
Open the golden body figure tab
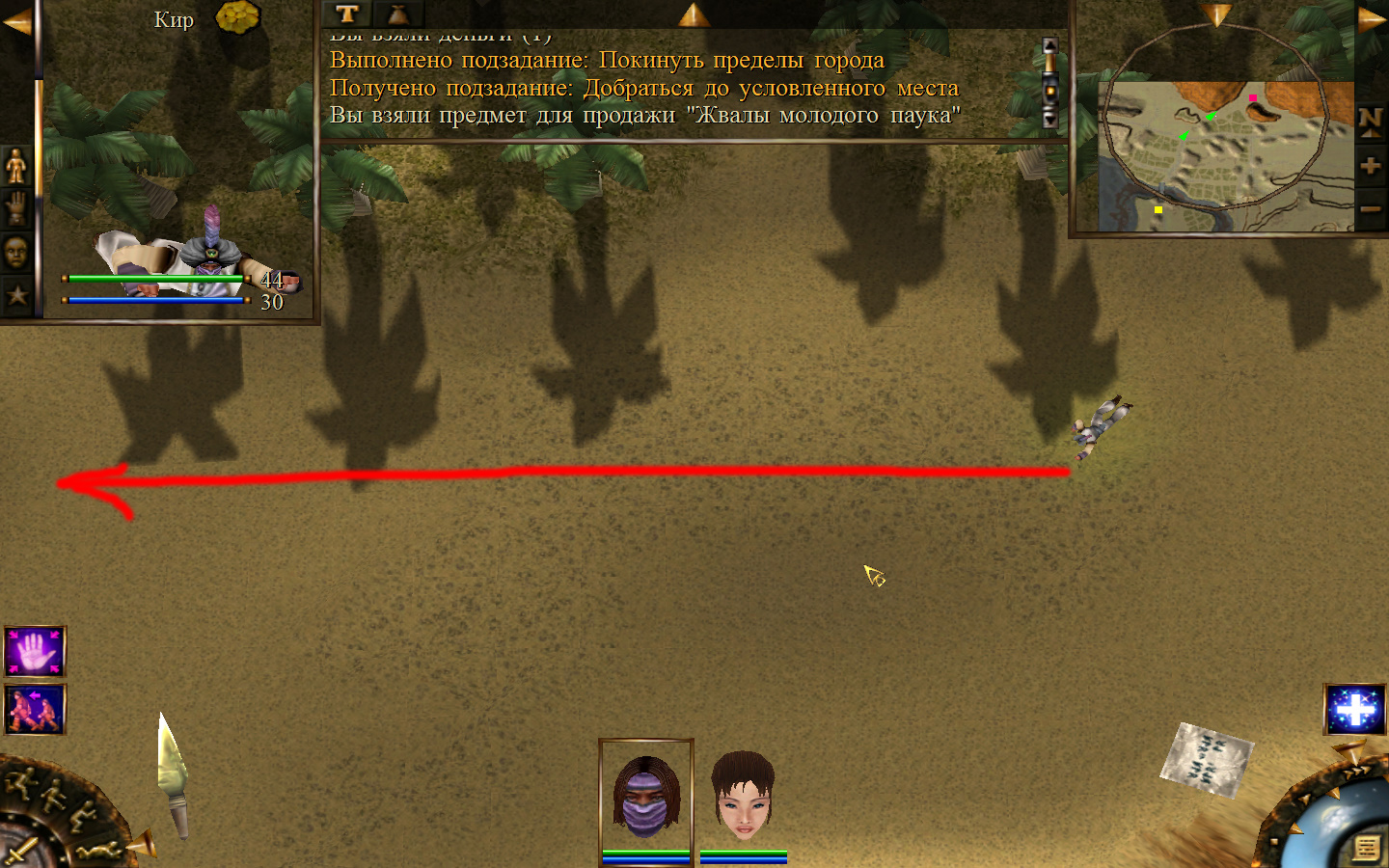(16, 166)
